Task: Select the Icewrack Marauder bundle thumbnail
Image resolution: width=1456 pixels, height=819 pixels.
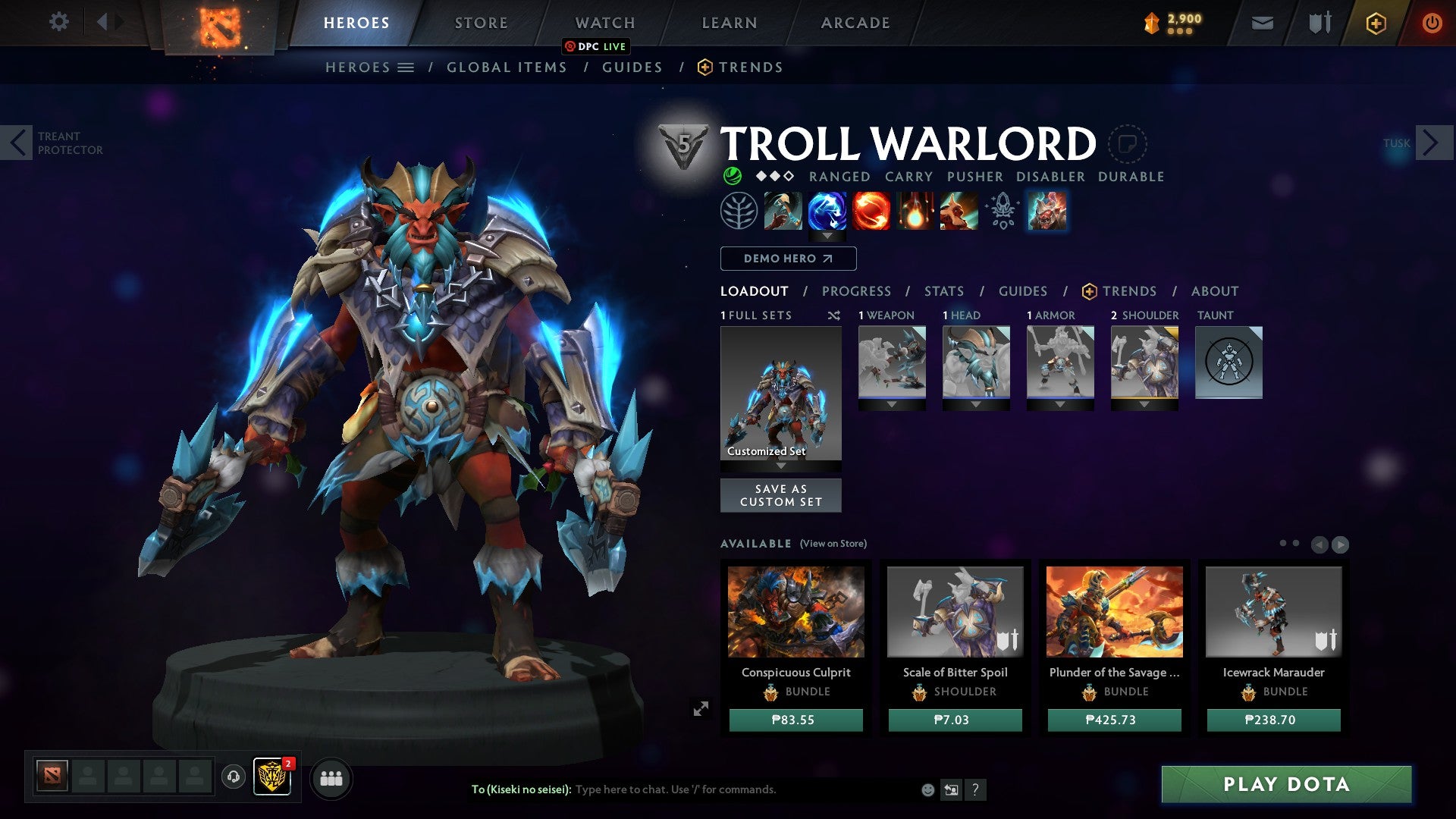Action: pyautogui.click(x=1272, y=612)
